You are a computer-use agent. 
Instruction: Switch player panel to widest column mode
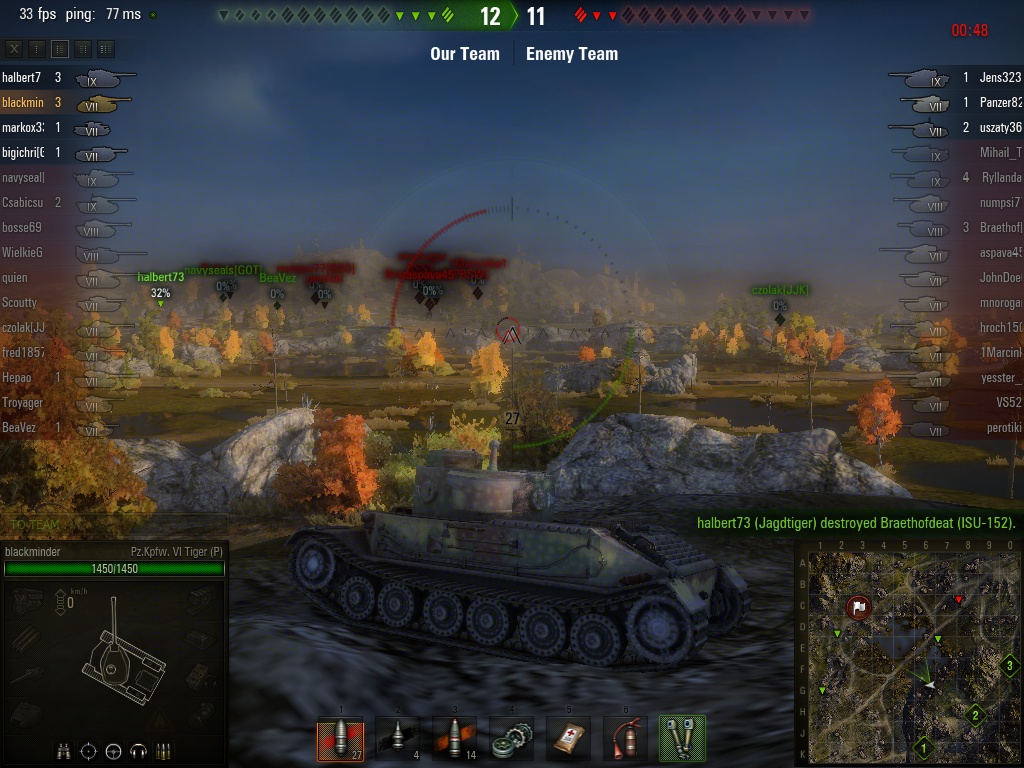(x=106, y=48)
